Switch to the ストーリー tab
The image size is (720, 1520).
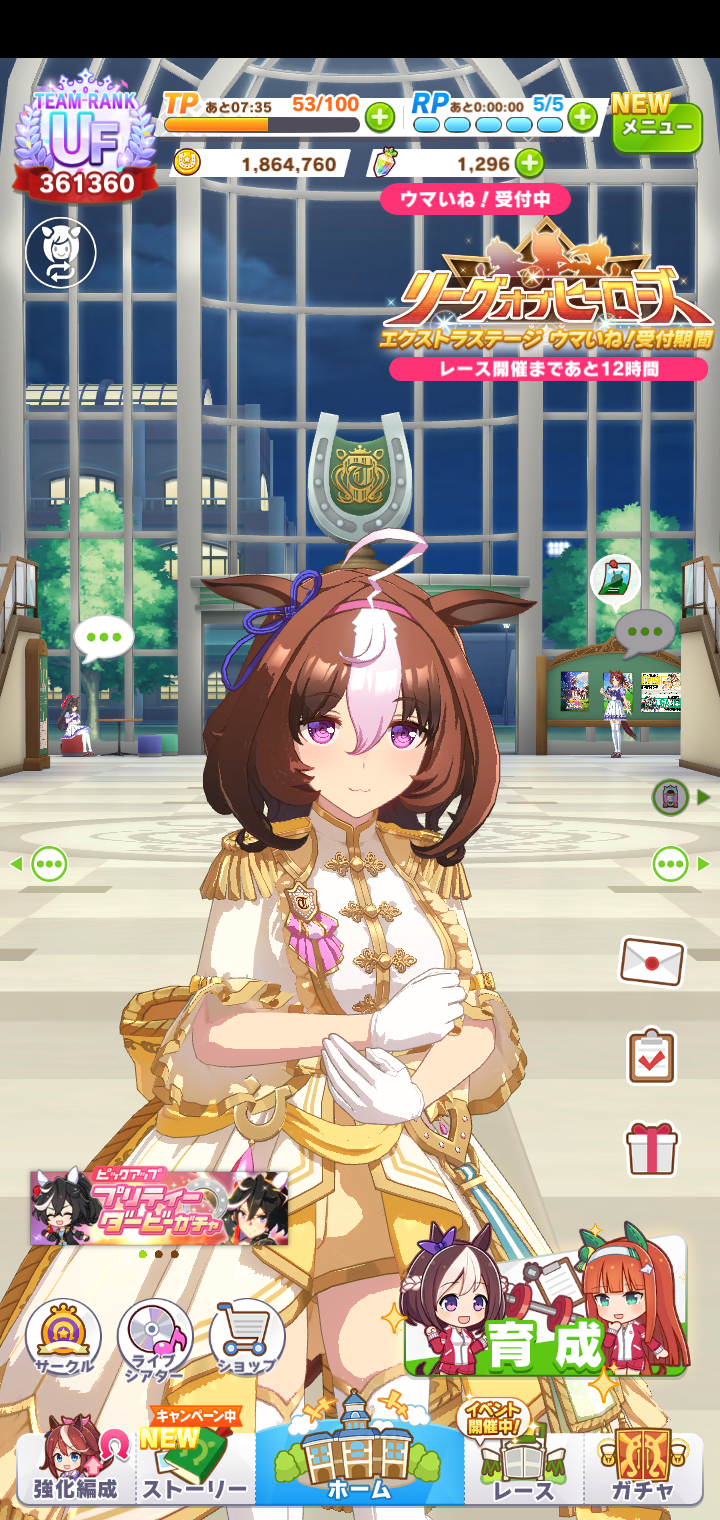(x=195, y=1465)
